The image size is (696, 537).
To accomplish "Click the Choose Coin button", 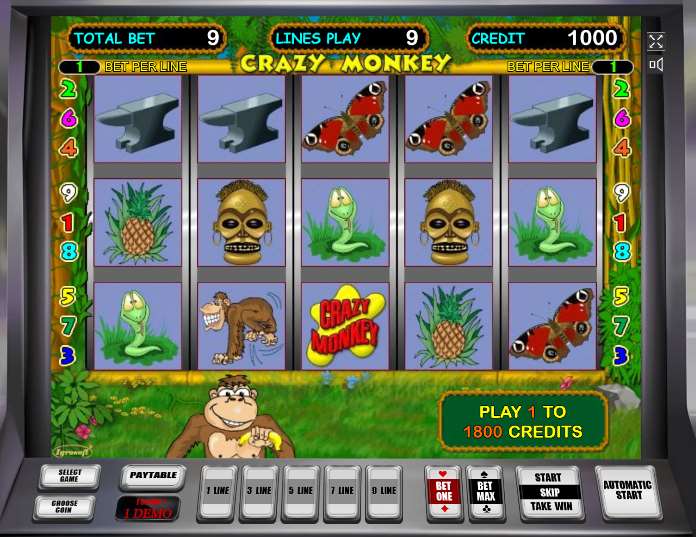I will point(69,506).
